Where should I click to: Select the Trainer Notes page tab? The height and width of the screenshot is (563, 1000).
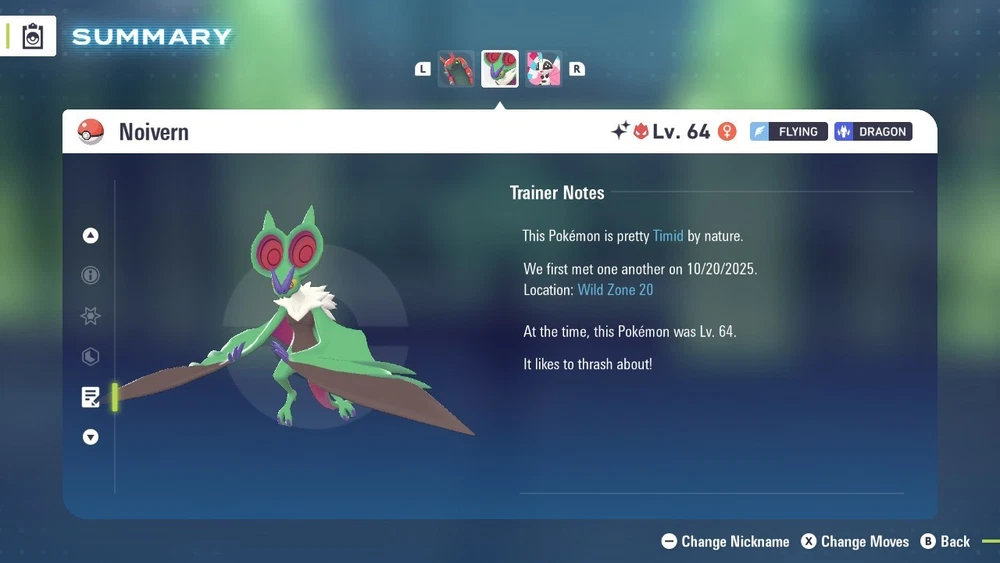[x=91, y=398]
